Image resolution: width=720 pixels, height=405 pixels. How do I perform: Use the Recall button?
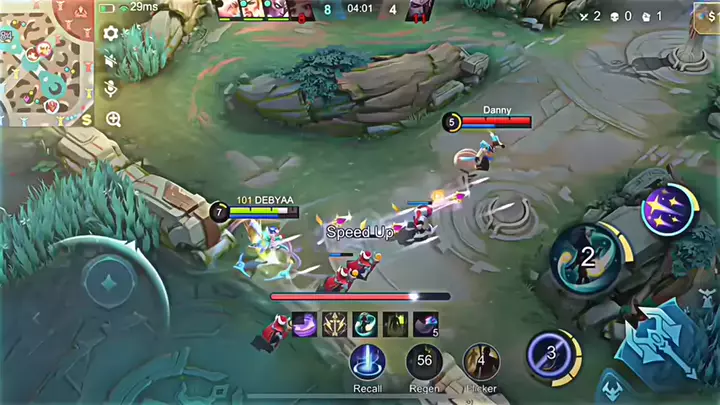point(367,362)
